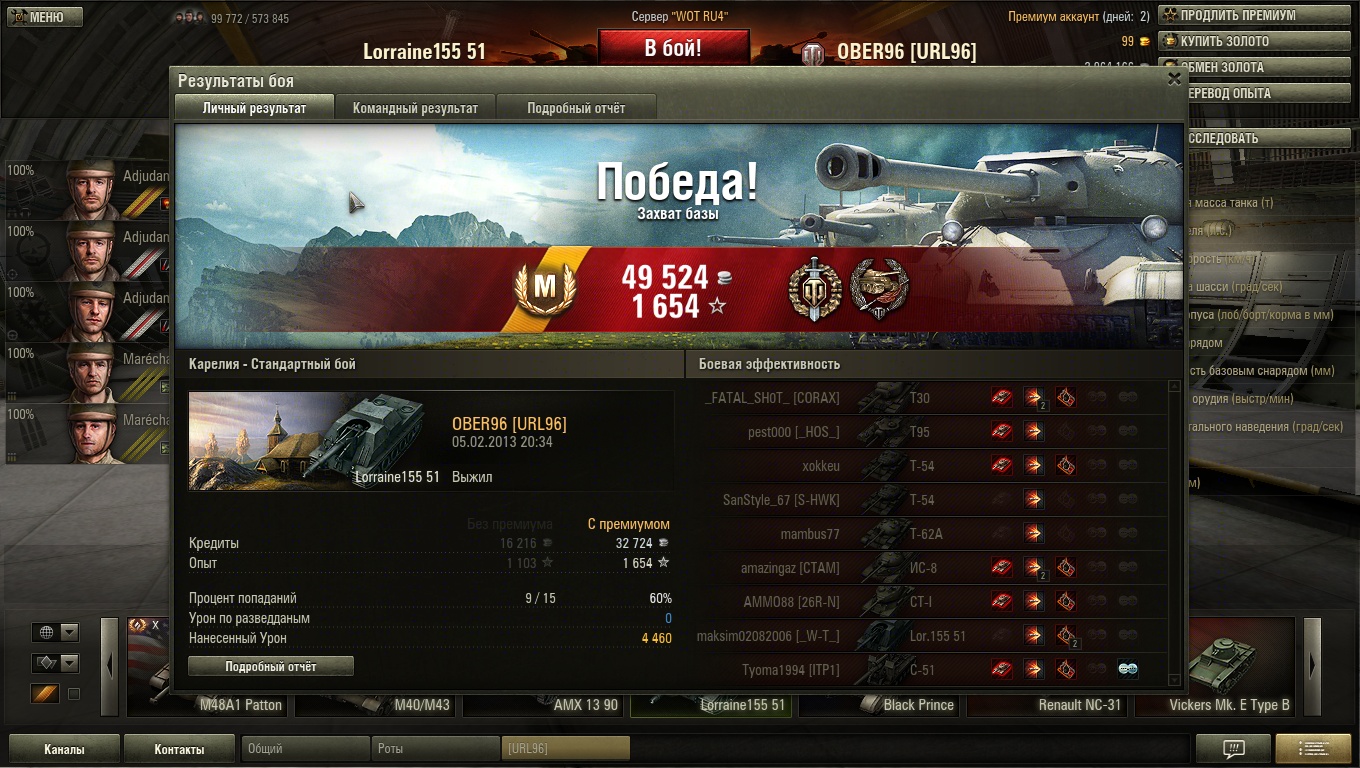Start a battle with В бой!
This screenshot has height=768, width=1360.
pos(673,48)
